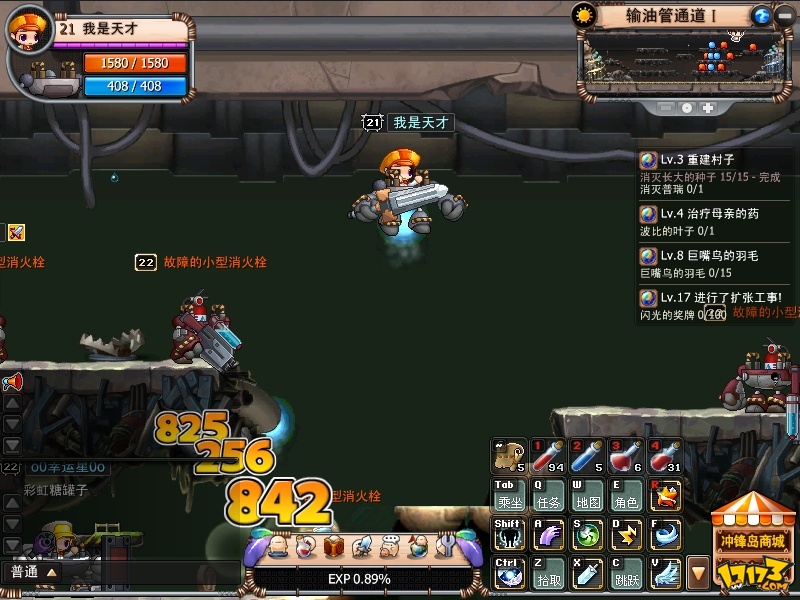Click the 乘坐 mount button
The height and width of the screenshot is (600, 800).
(508, 495)
